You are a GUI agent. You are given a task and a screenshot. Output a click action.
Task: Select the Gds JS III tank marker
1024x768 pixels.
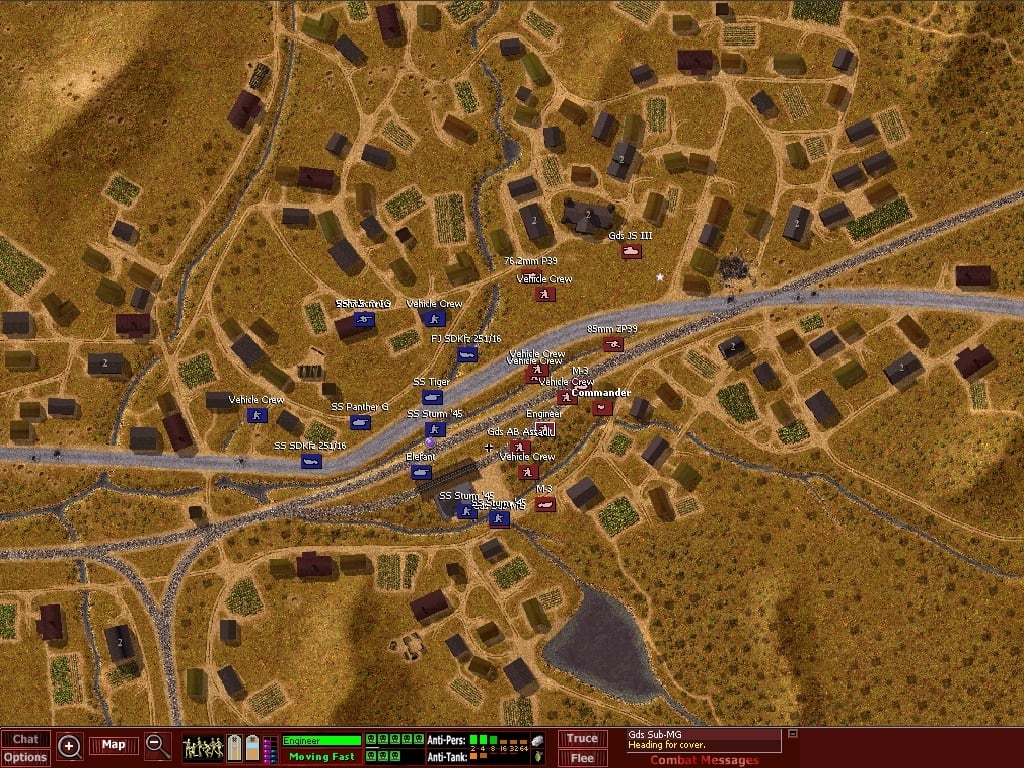tap(631, 252)
